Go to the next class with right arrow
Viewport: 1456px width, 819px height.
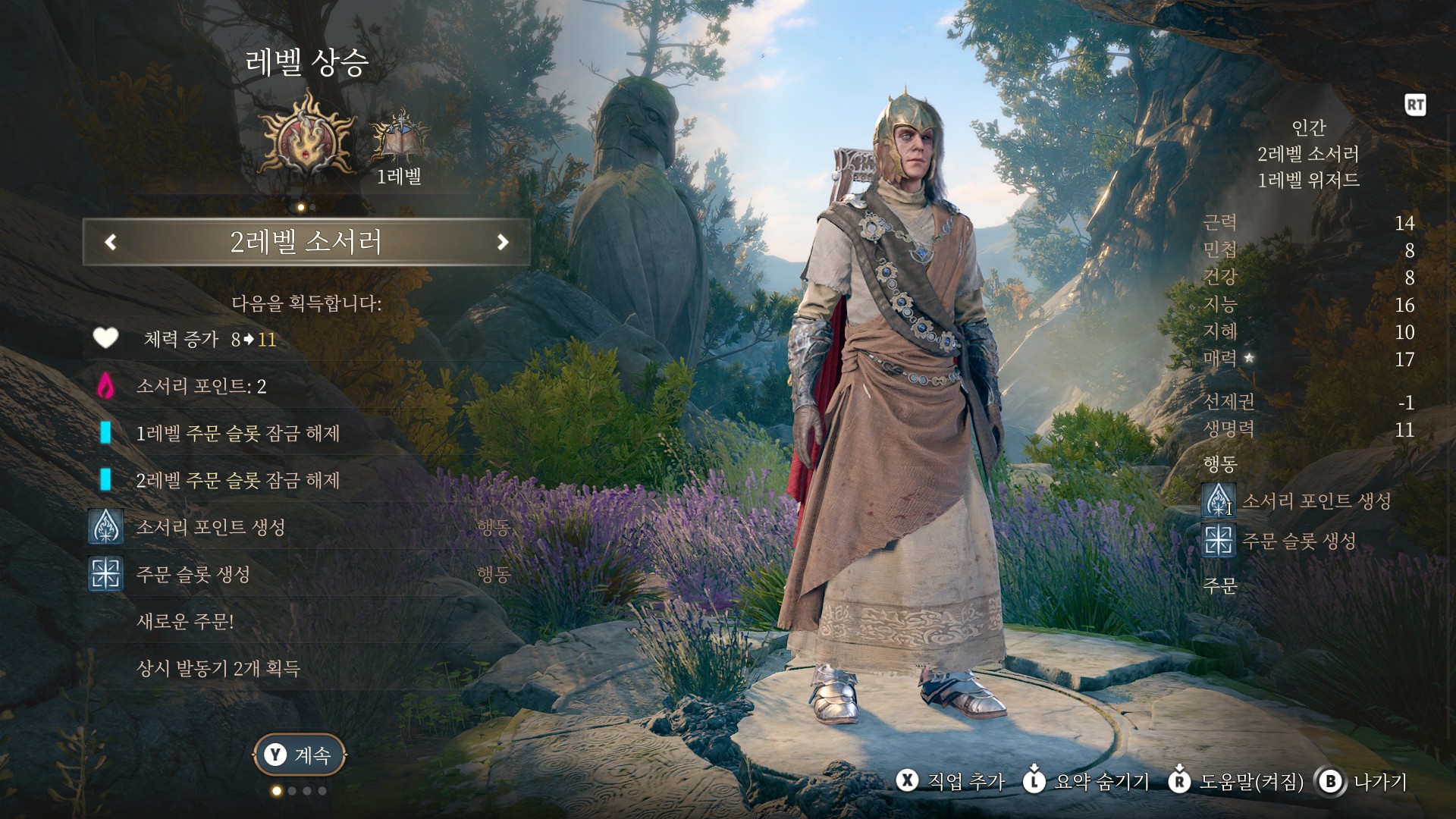point(502,242)
